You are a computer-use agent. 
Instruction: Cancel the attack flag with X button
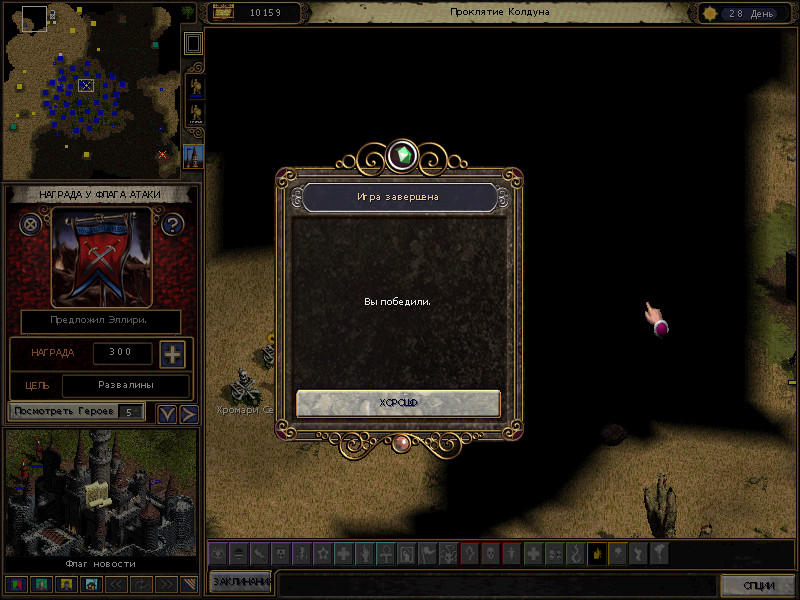pyautogui.click(x=31, y=224)
